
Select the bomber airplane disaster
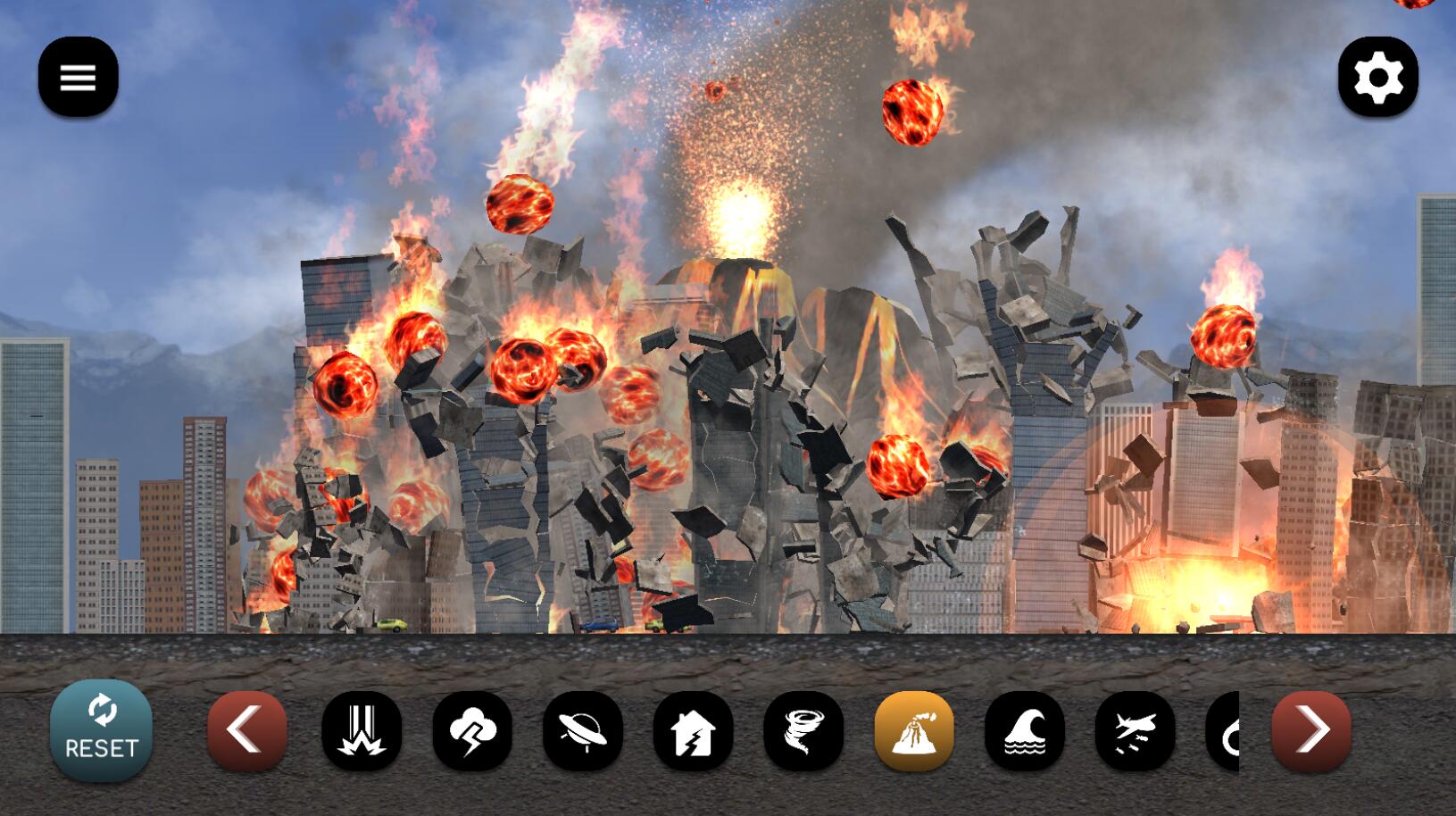1135,730
